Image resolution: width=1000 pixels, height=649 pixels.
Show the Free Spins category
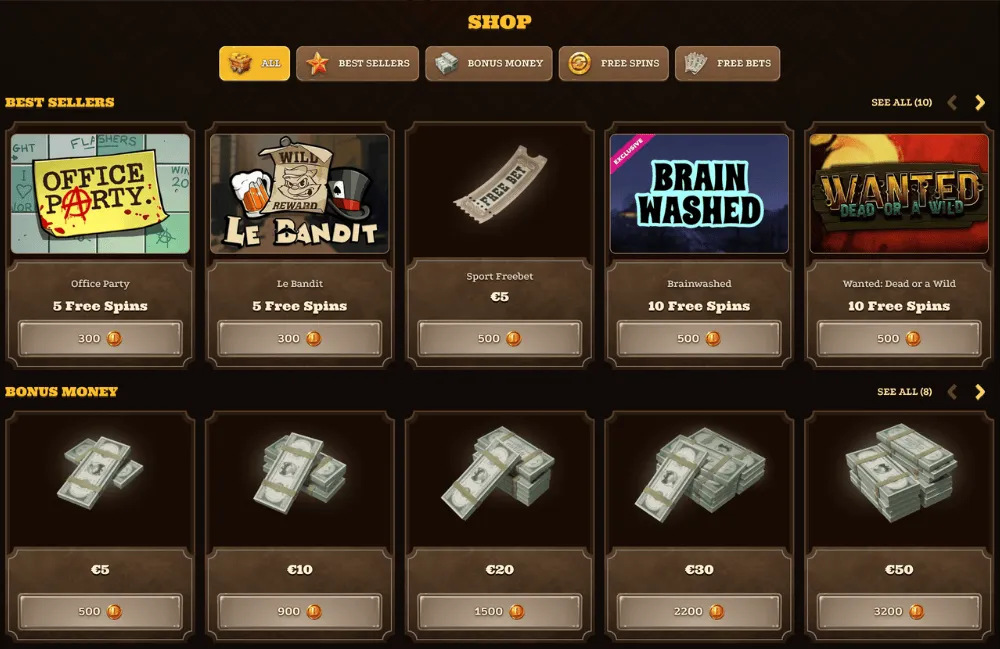pos(614,63)
